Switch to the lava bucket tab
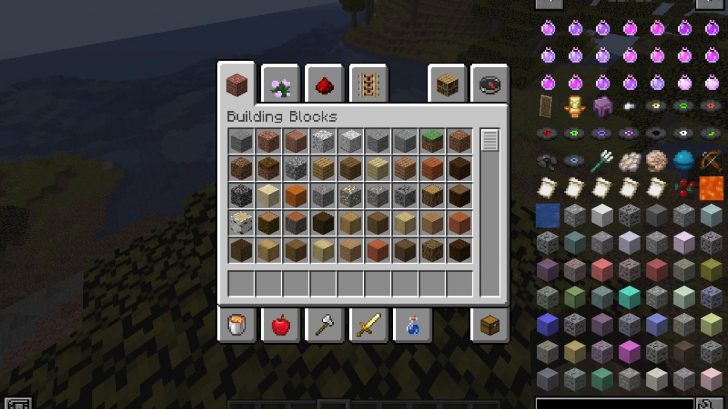The height and width of the screenshot is (409, 728). [x=237, y=325]
